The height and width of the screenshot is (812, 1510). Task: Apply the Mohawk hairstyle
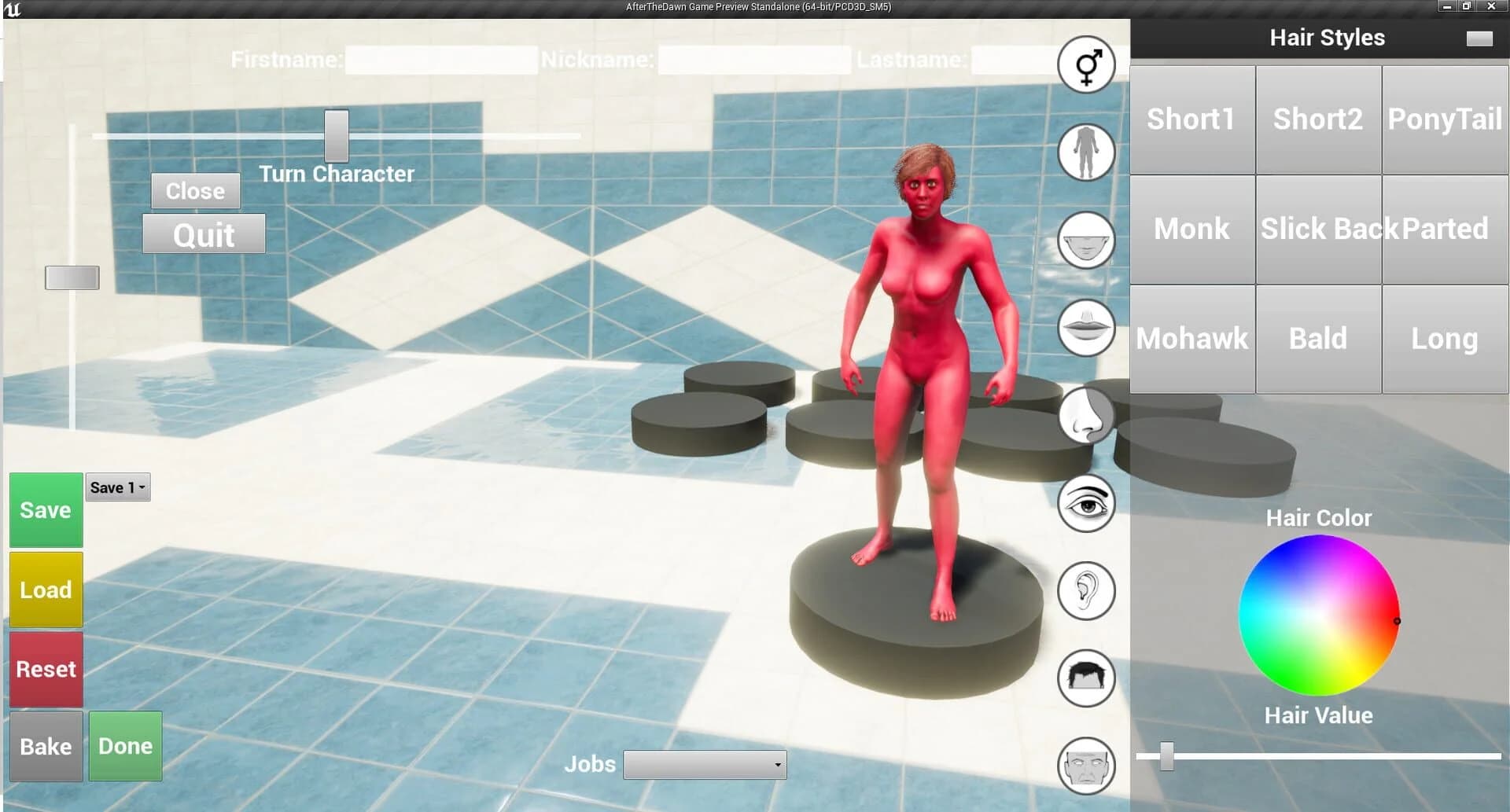click(1191, 339)
